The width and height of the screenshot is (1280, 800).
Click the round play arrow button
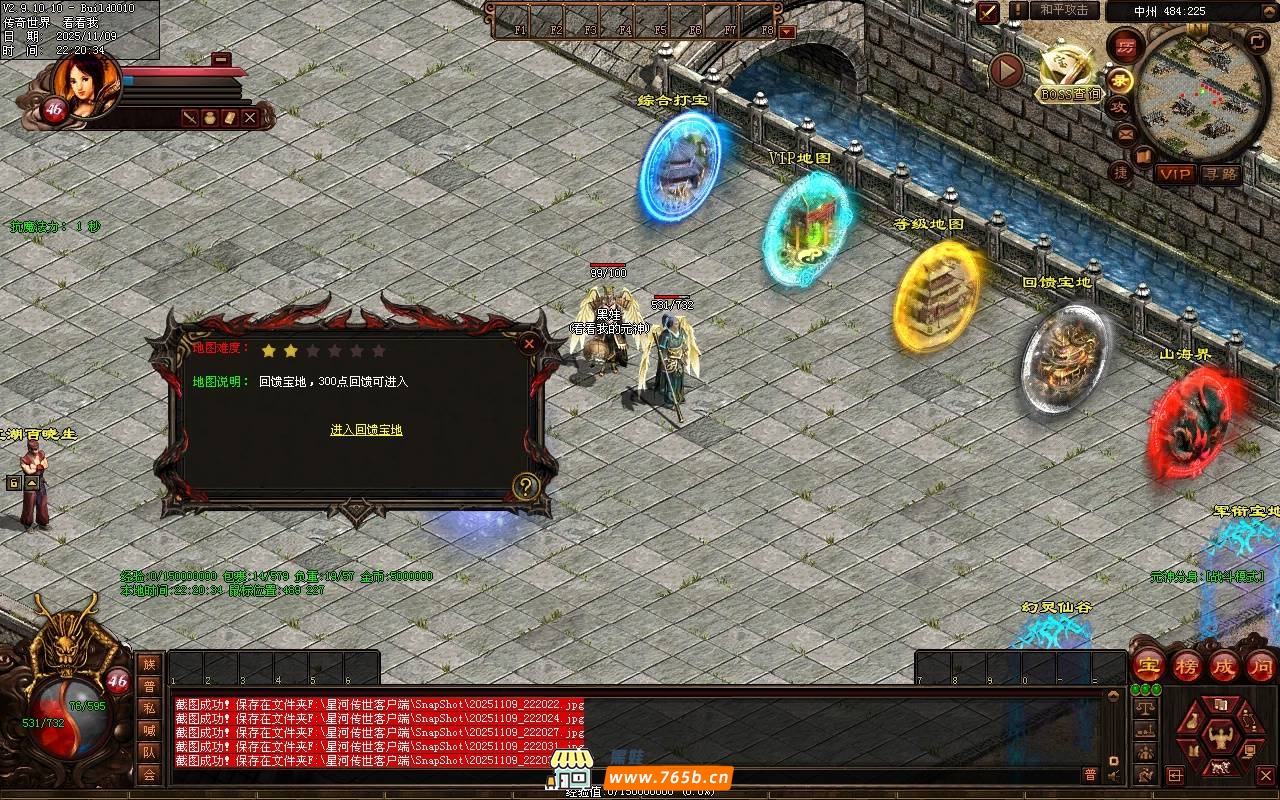tap(1006, 70)
